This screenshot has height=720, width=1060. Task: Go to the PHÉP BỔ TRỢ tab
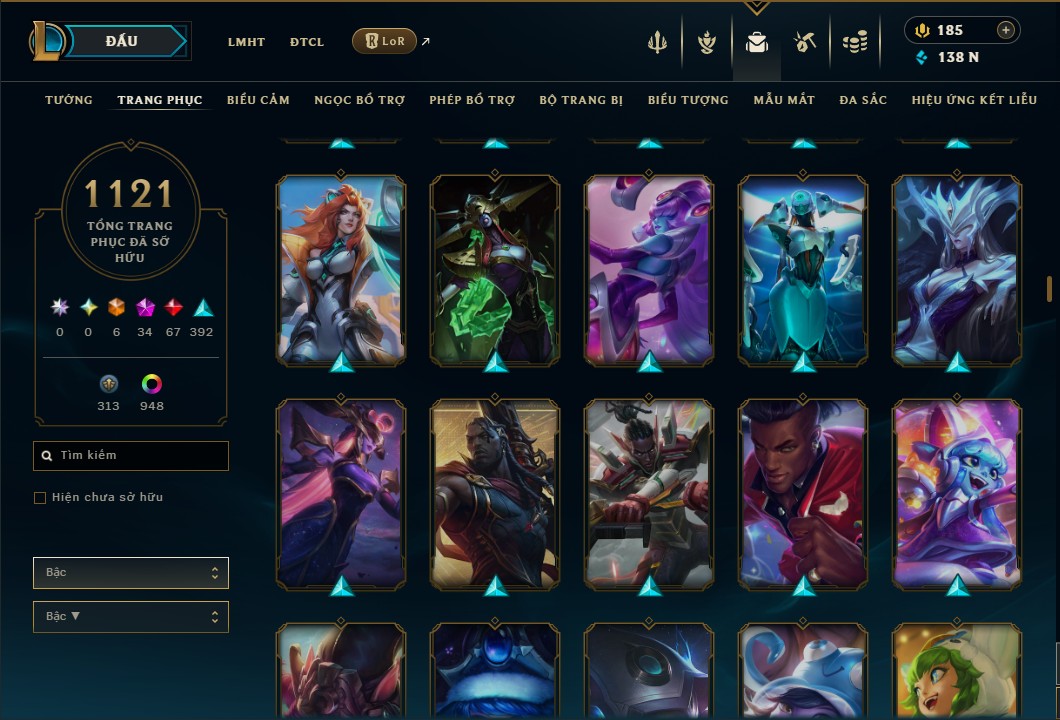point(472,100)
